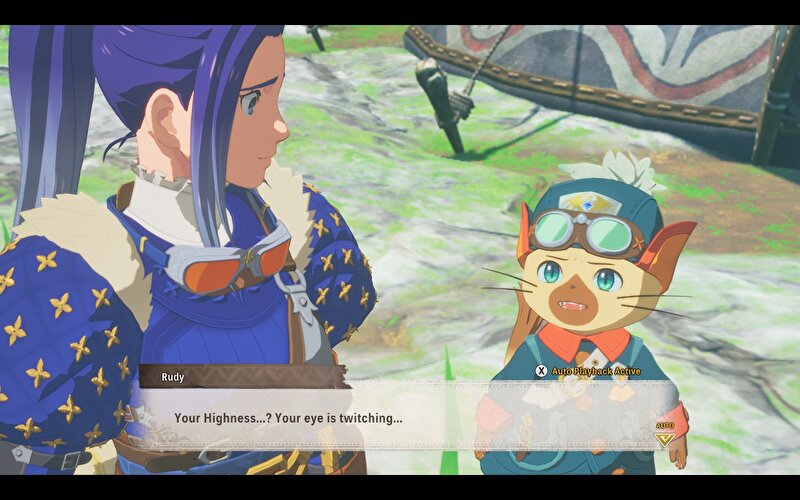Click the AUTO advance arrow in the dialogue box
The height and width of the screenshot is (500, 800).
point(664,437)
